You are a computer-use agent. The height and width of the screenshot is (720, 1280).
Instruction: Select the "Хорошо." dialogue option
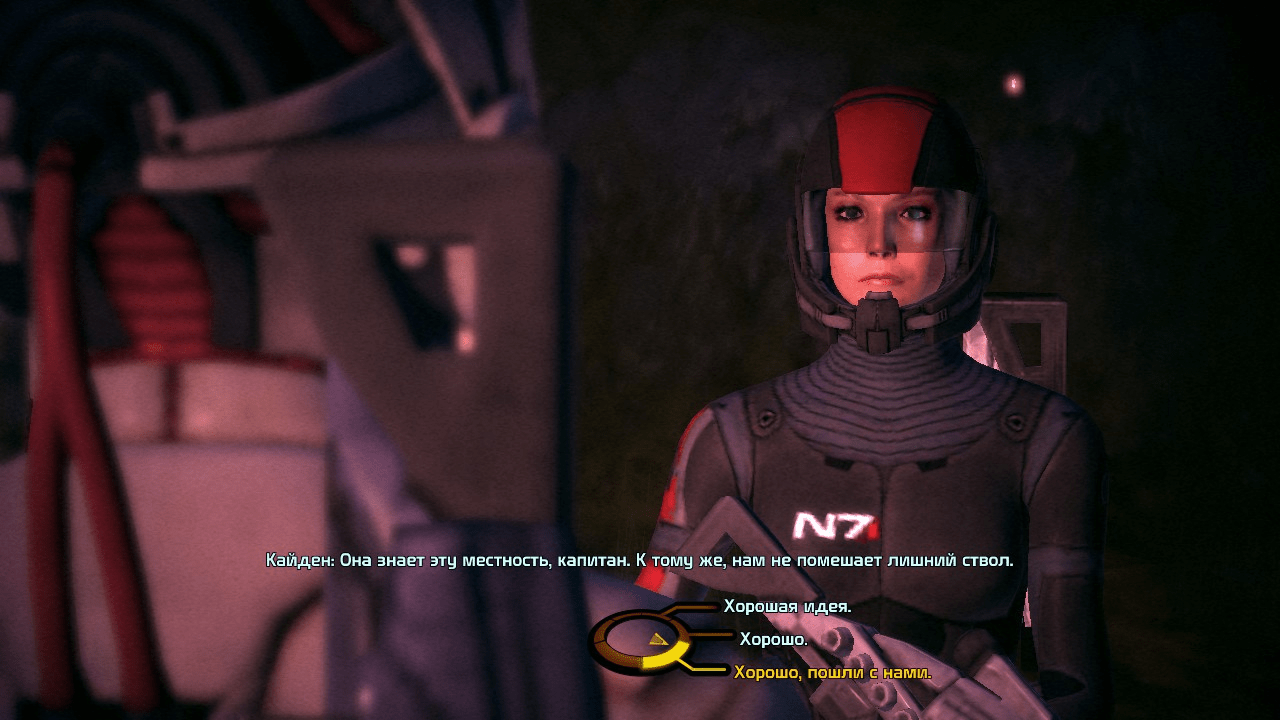pos(773,639)
